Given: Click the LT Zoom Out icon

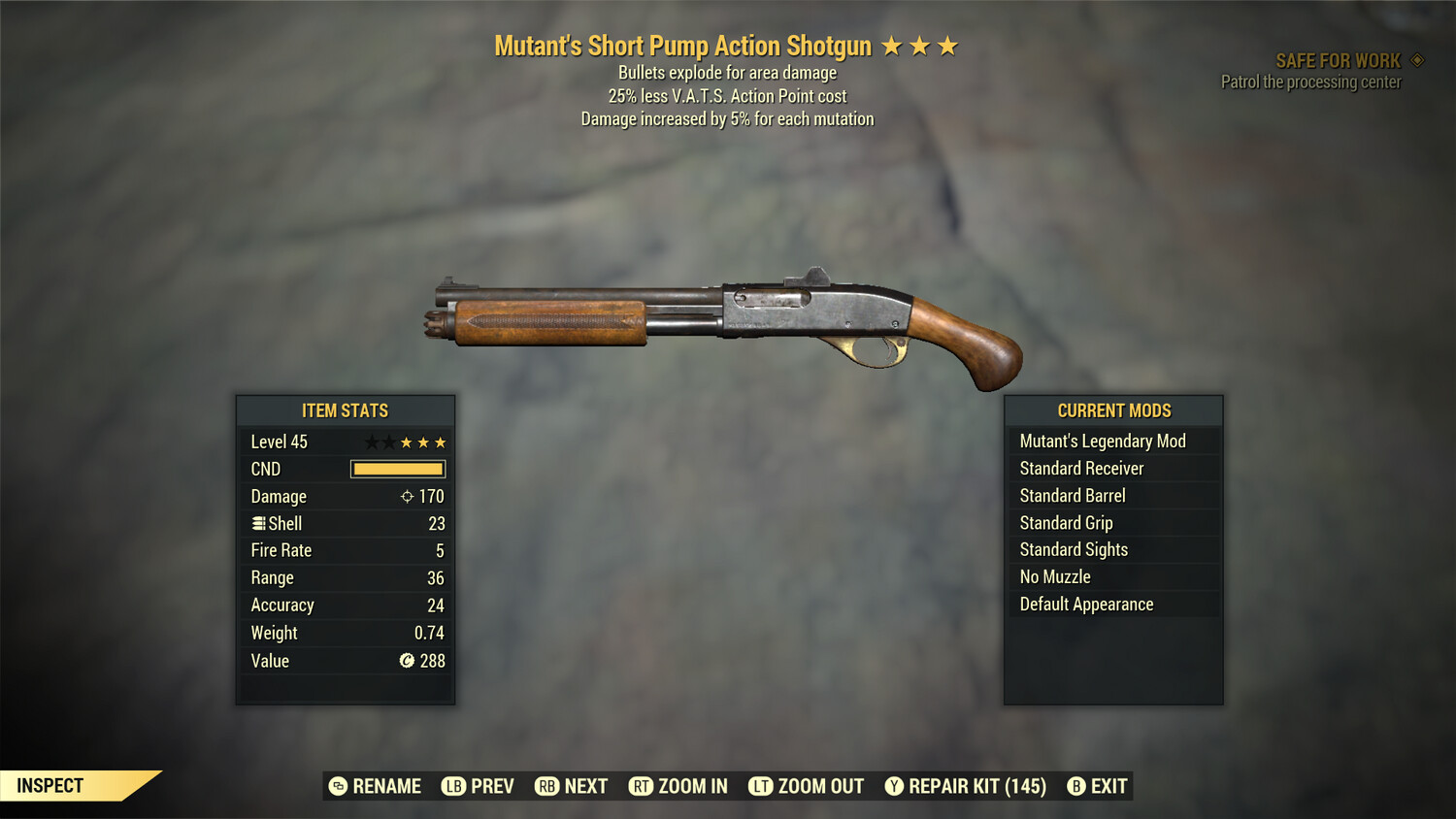Looking at the screenshot, I should [x=763, y=786].
